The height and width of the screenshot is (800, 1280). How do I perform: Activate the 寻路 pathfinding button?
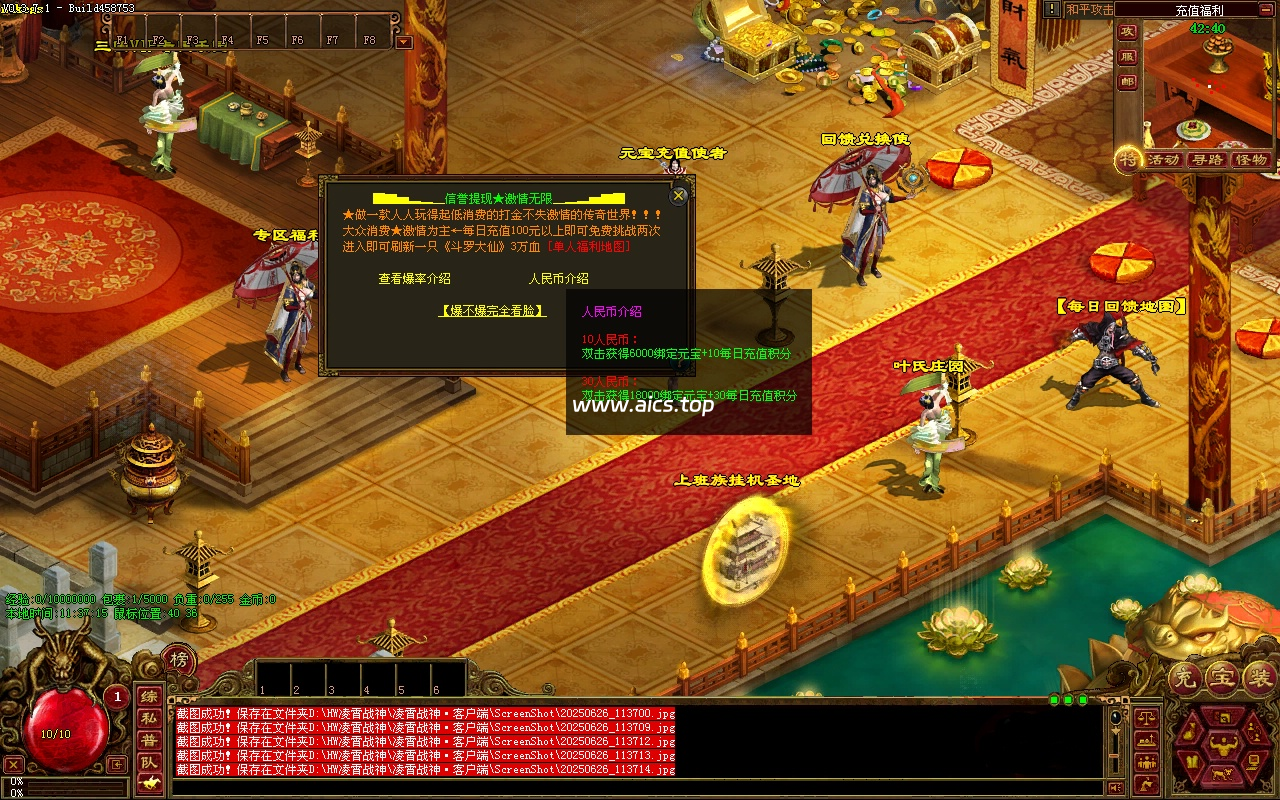[1207, 160]
